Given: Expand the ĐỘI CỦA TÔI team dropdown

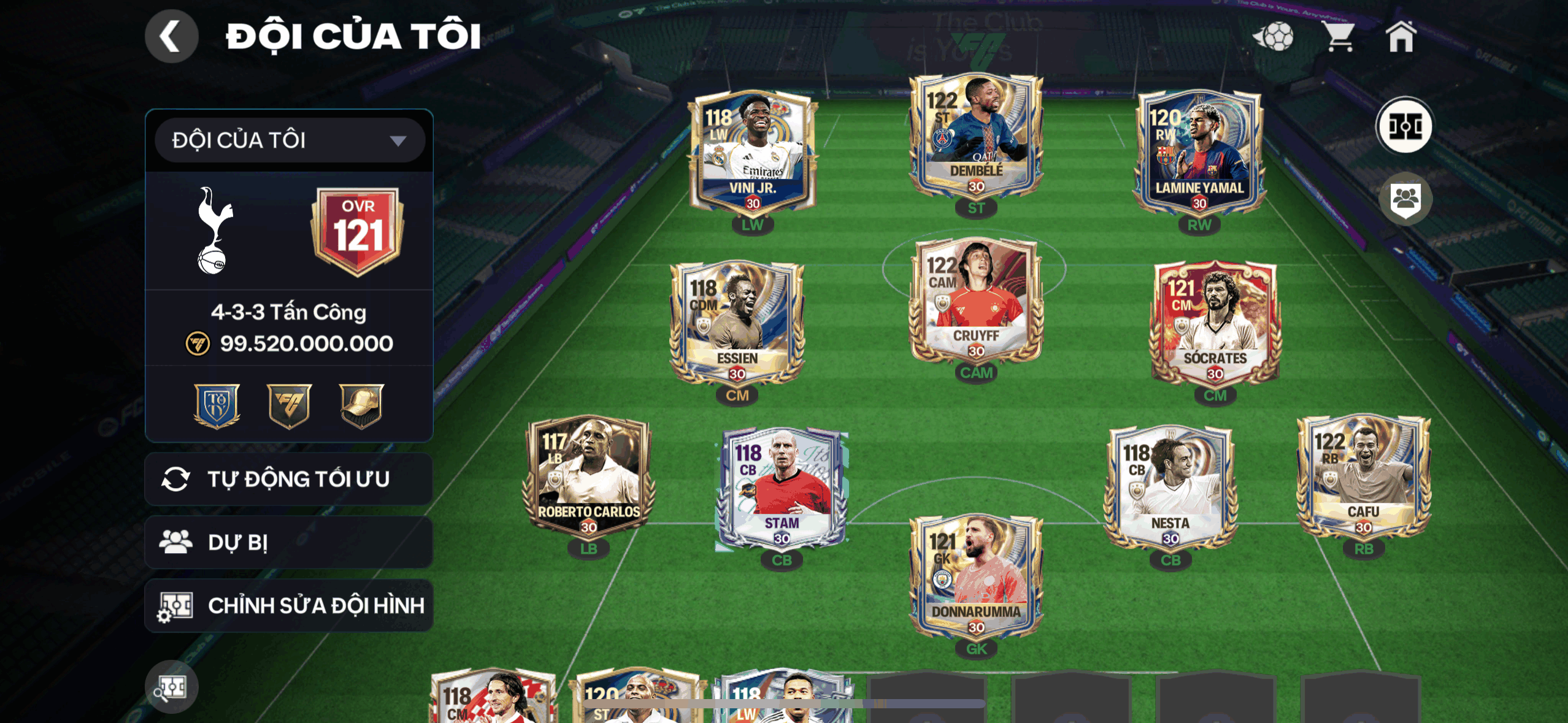Looking at the screenshot, I should [287, 140].
